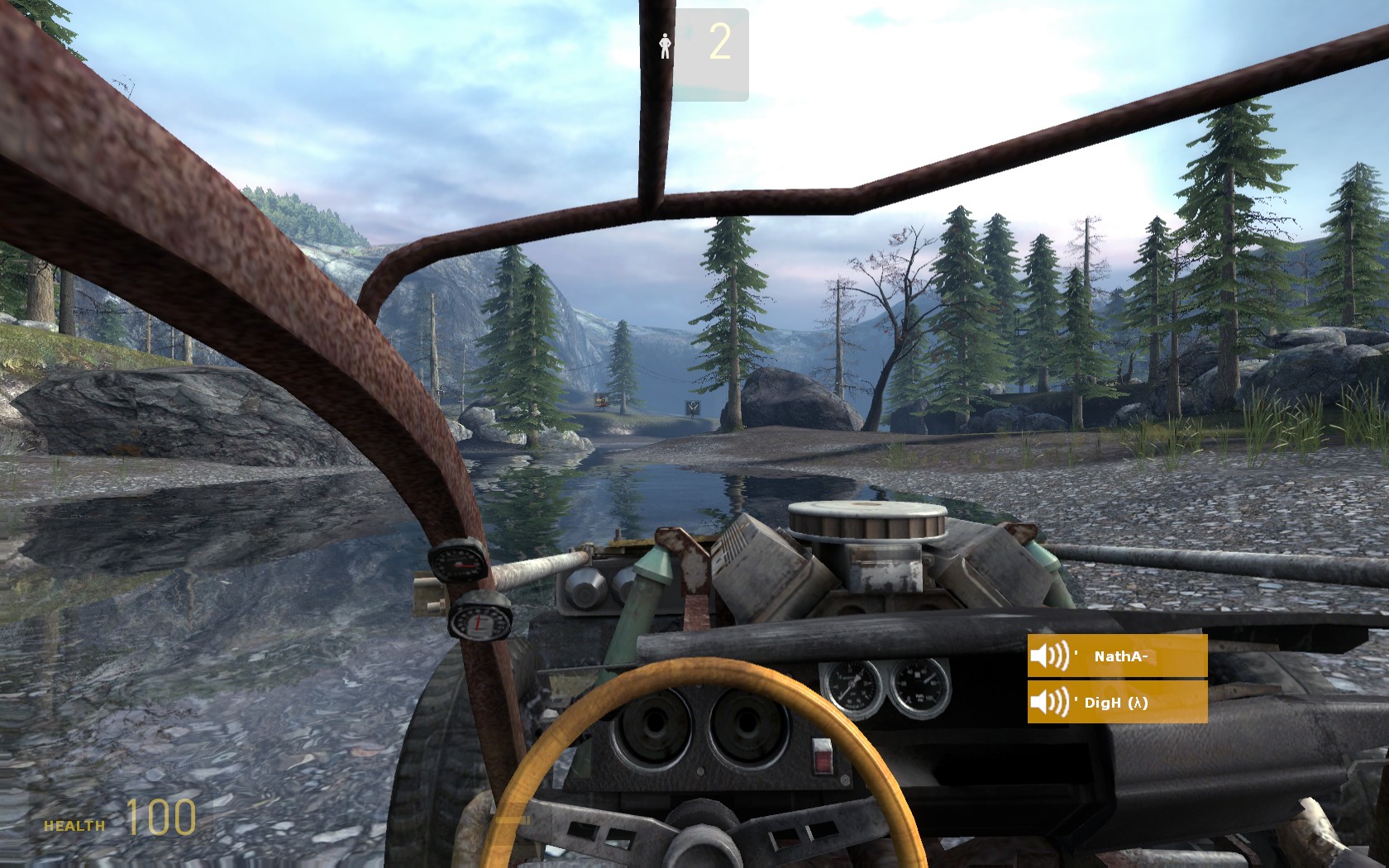Select the NathA- voice chat indicator

pos(1117,656)
